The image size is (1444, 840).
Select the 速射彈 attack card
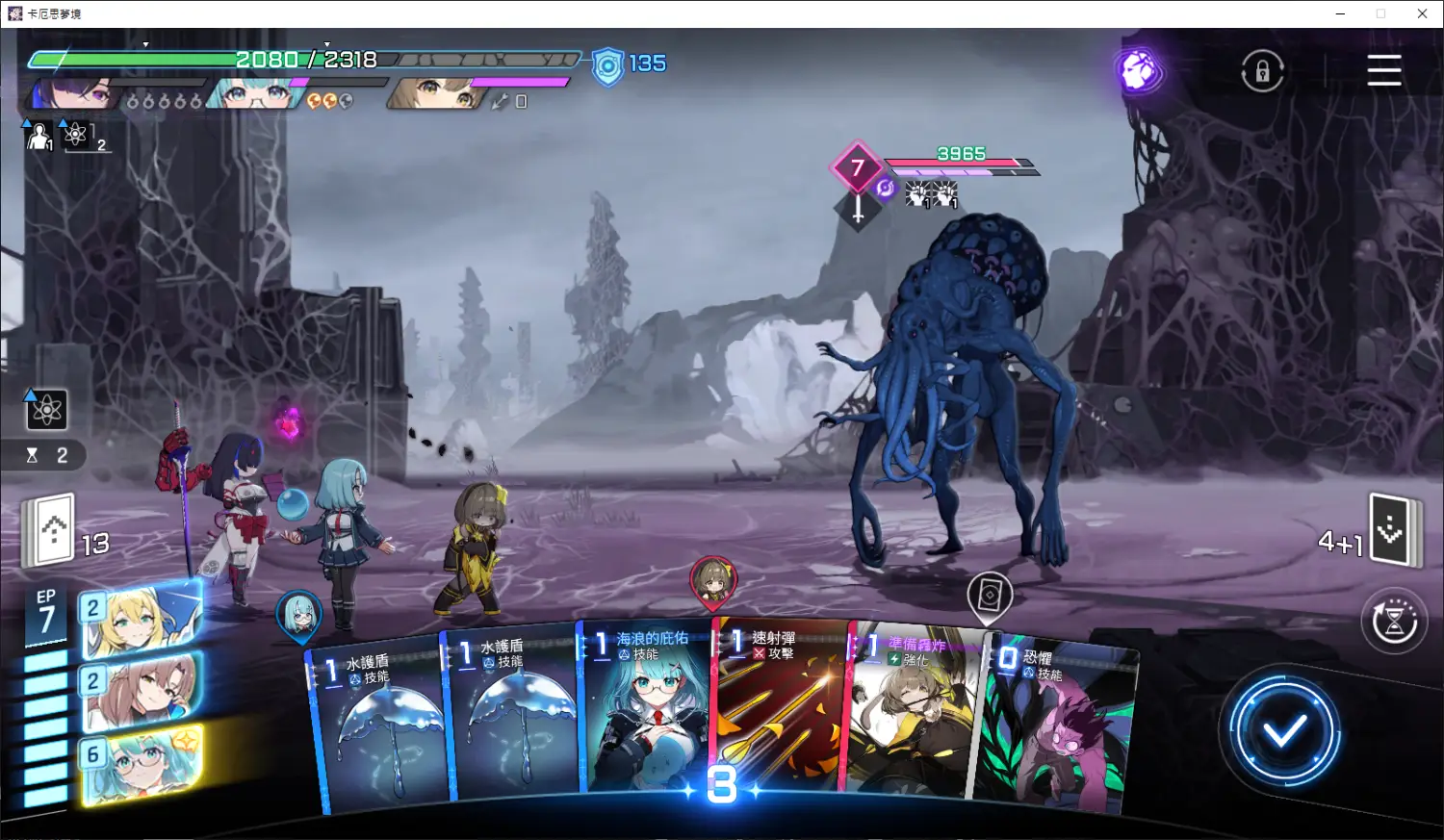780,712
